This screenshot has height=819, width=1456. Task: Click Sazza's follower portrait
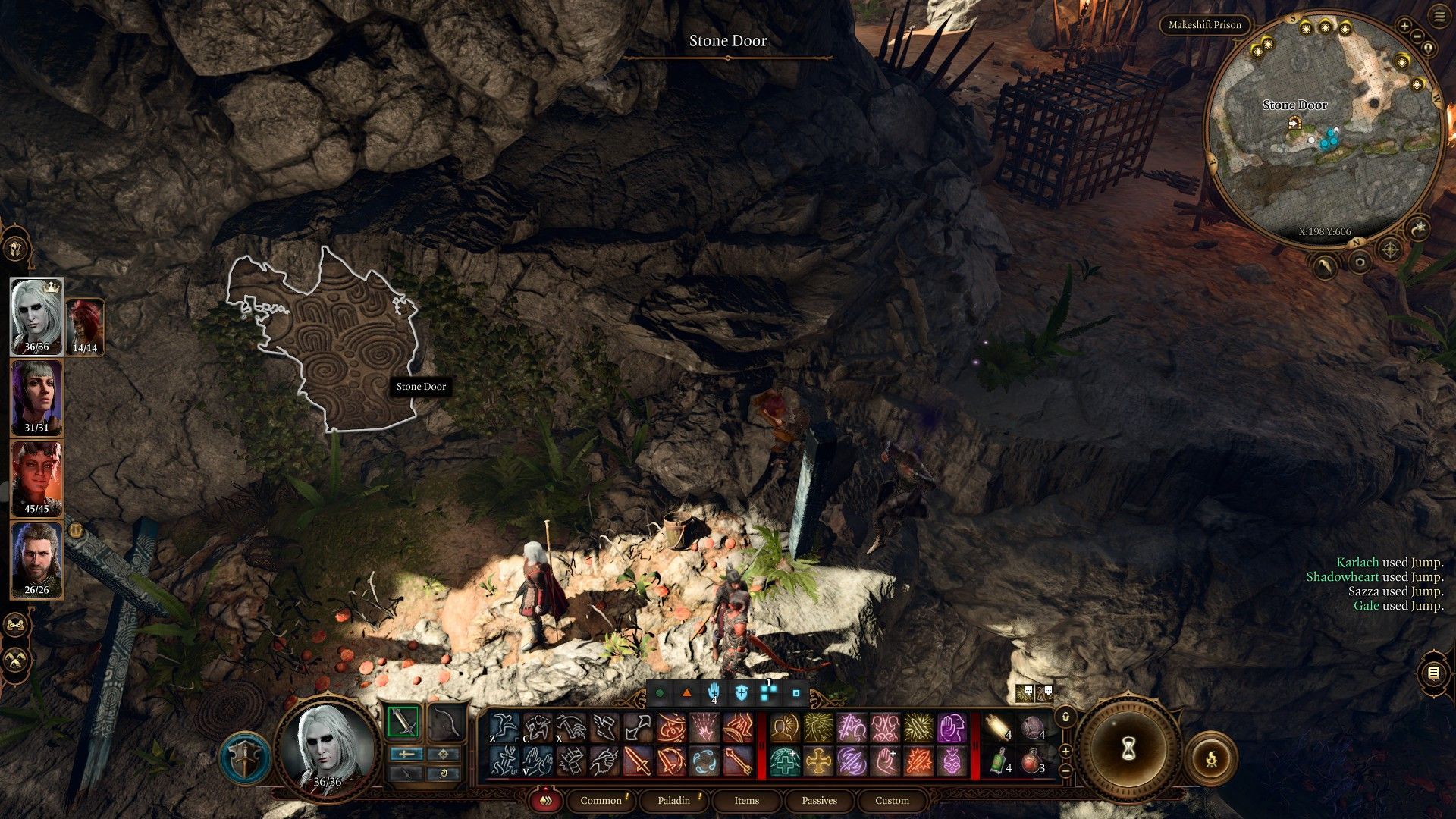(x=85, y=326)
